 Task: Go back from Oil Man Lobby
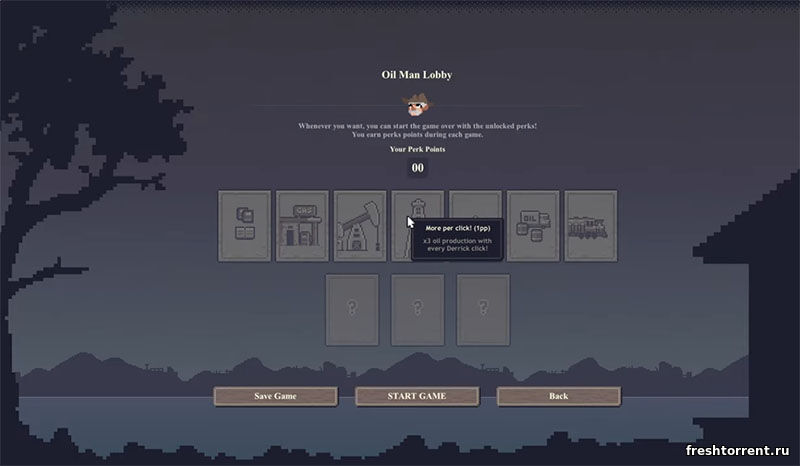point(558,396)
